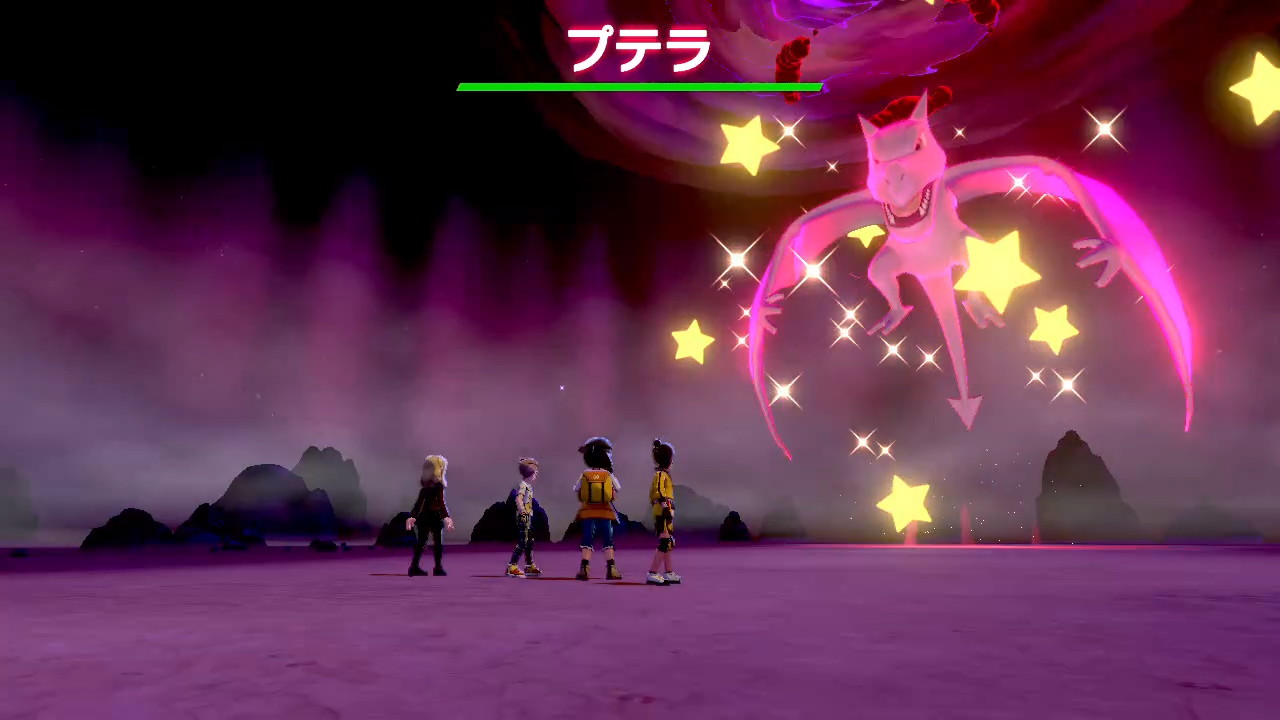Select the プテラ name label

click(640, 44)
